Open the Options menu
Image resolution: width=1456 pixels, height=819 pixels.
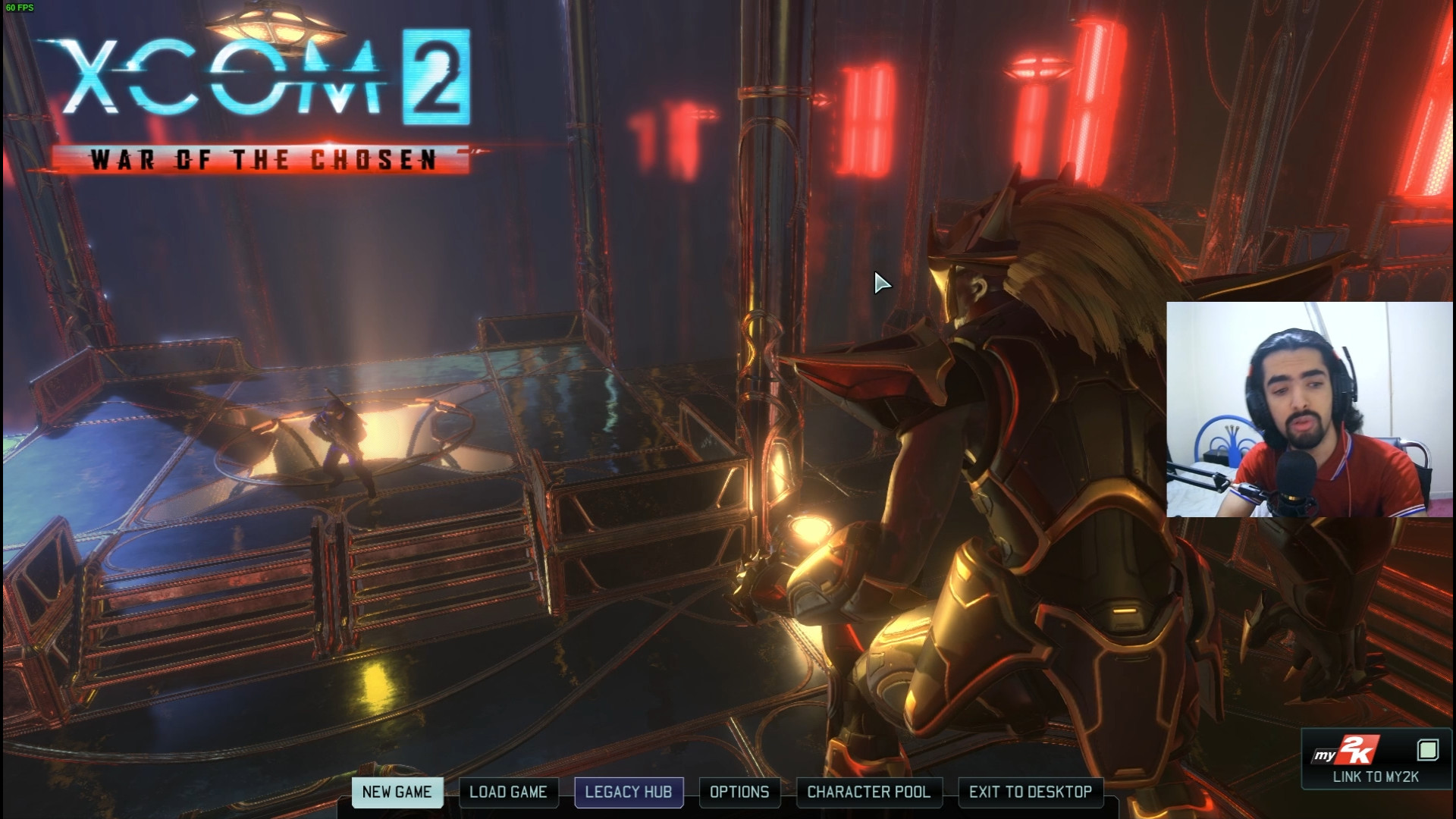click(739, 792)
